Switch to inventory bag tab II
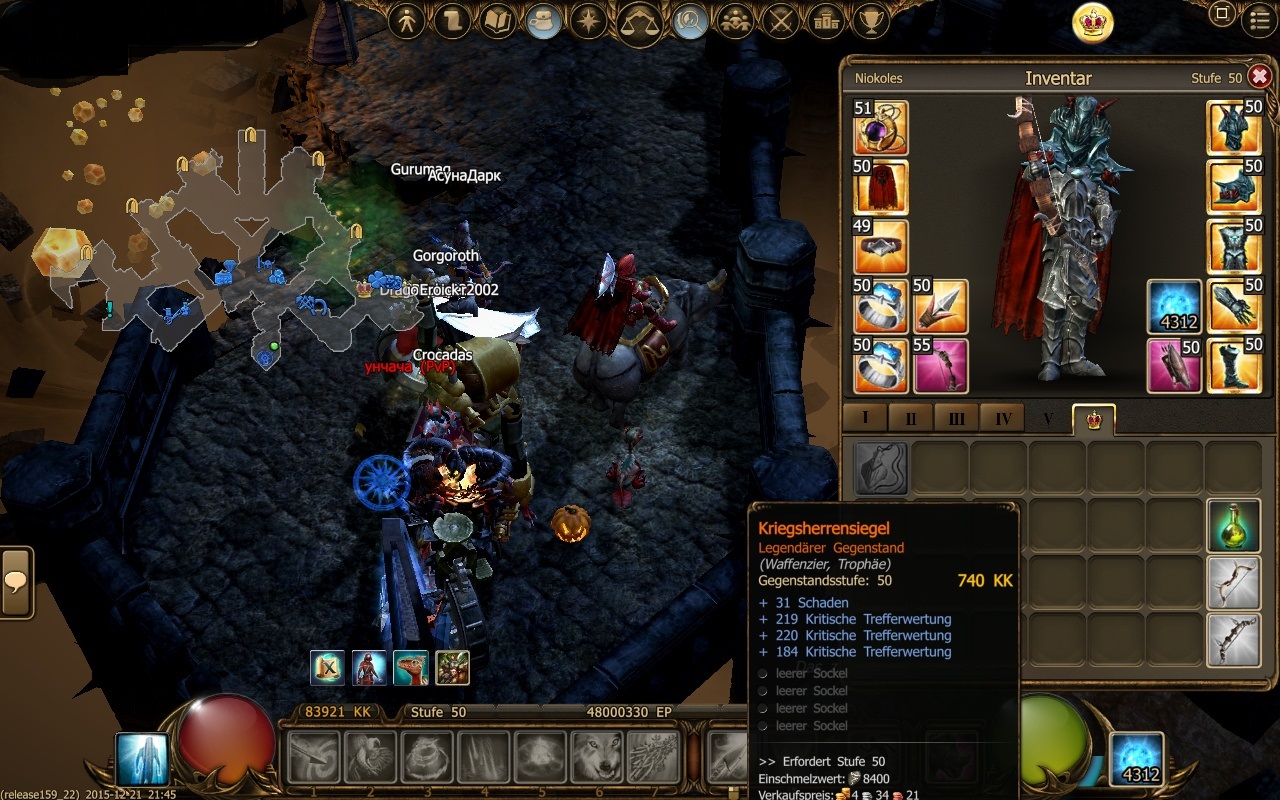Viewport: 1280px width, 800px height. tap(910, 418)
